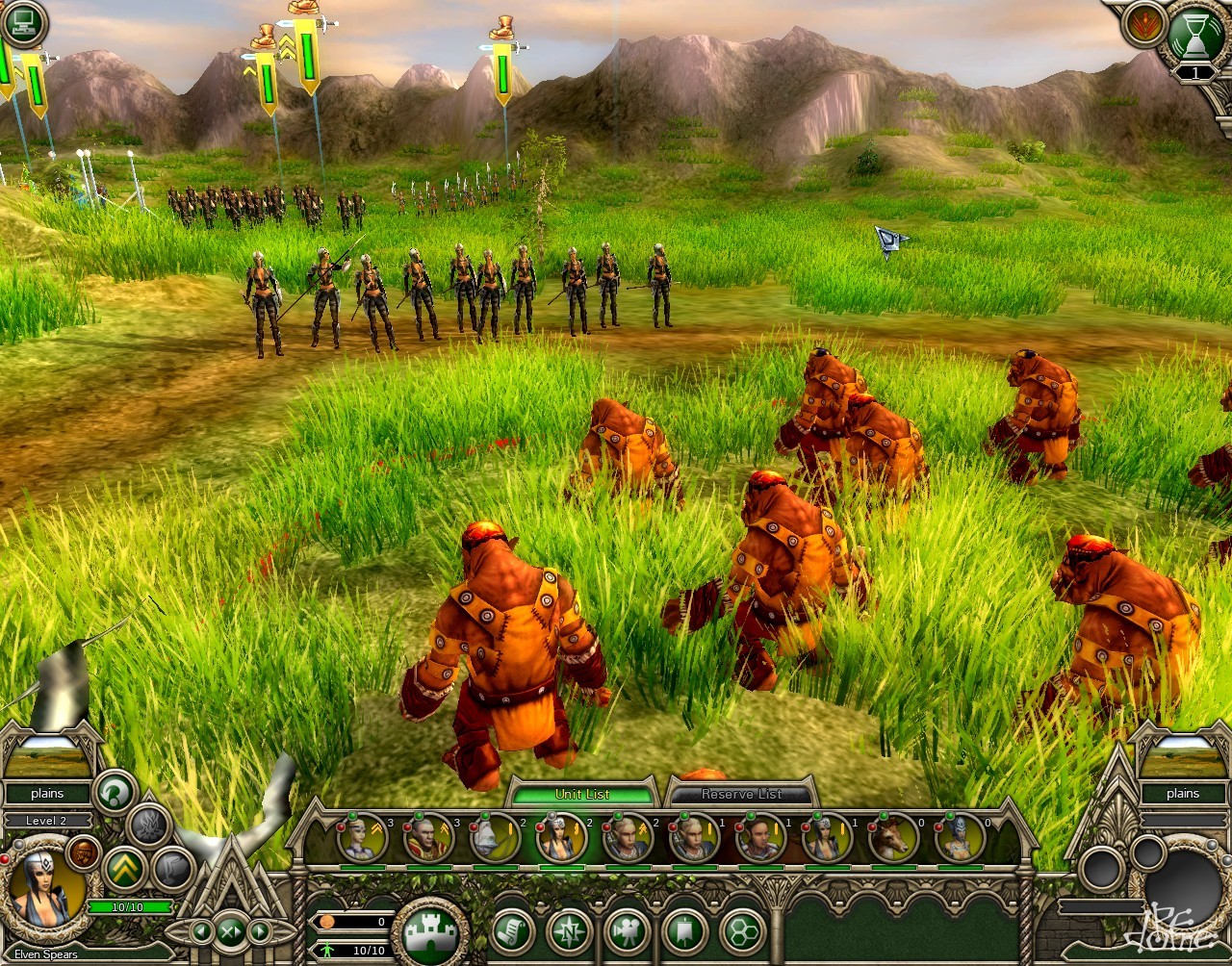Open the castle button
Viewport: 1232px width, 966px height.
(429, 931)
